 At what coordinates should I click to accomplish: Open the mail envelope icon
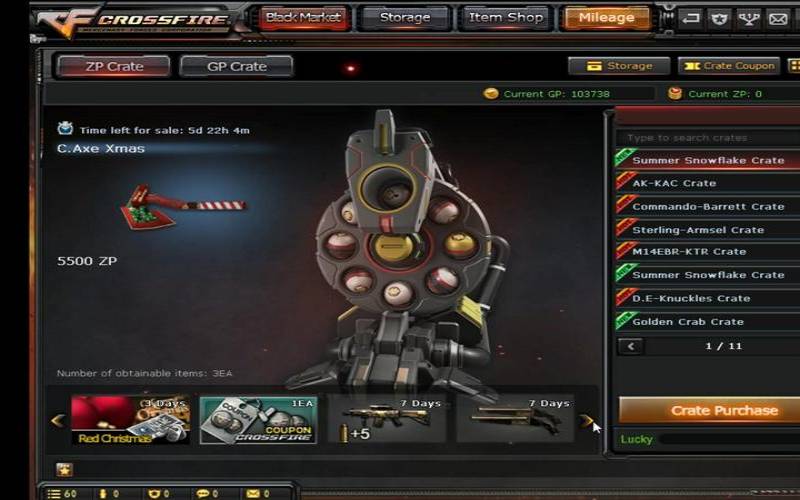(x=776, y=18)
